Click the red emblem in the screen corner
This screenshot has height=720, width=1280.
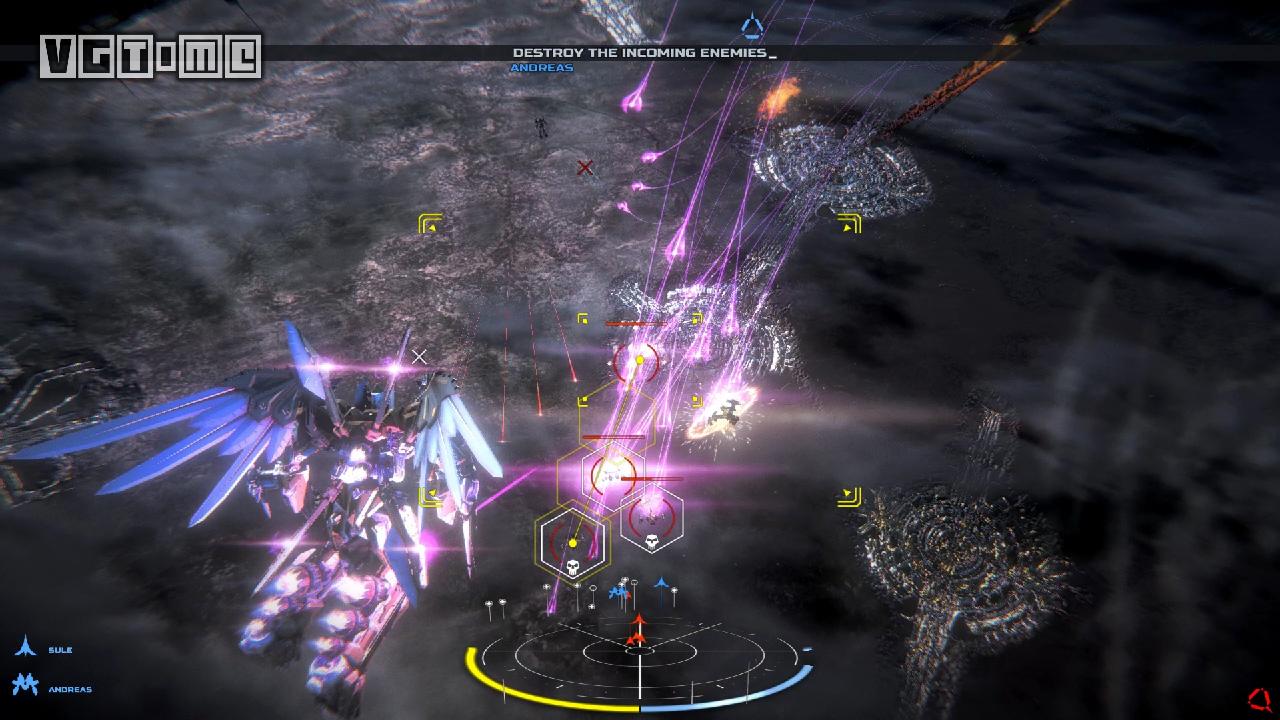(x=1259, y=698)
